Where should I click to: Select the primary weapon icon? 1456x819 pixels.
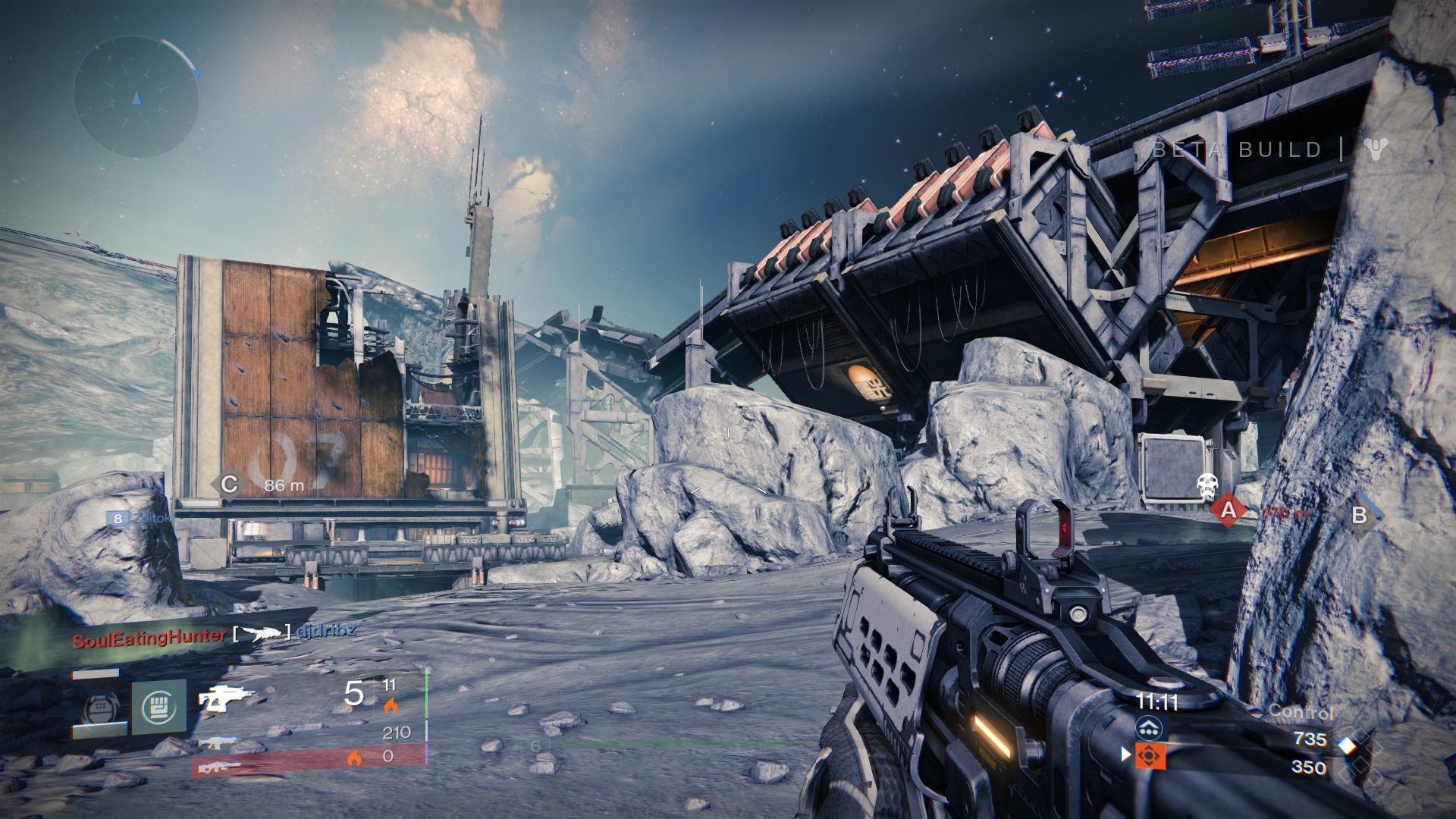point(224,698)
